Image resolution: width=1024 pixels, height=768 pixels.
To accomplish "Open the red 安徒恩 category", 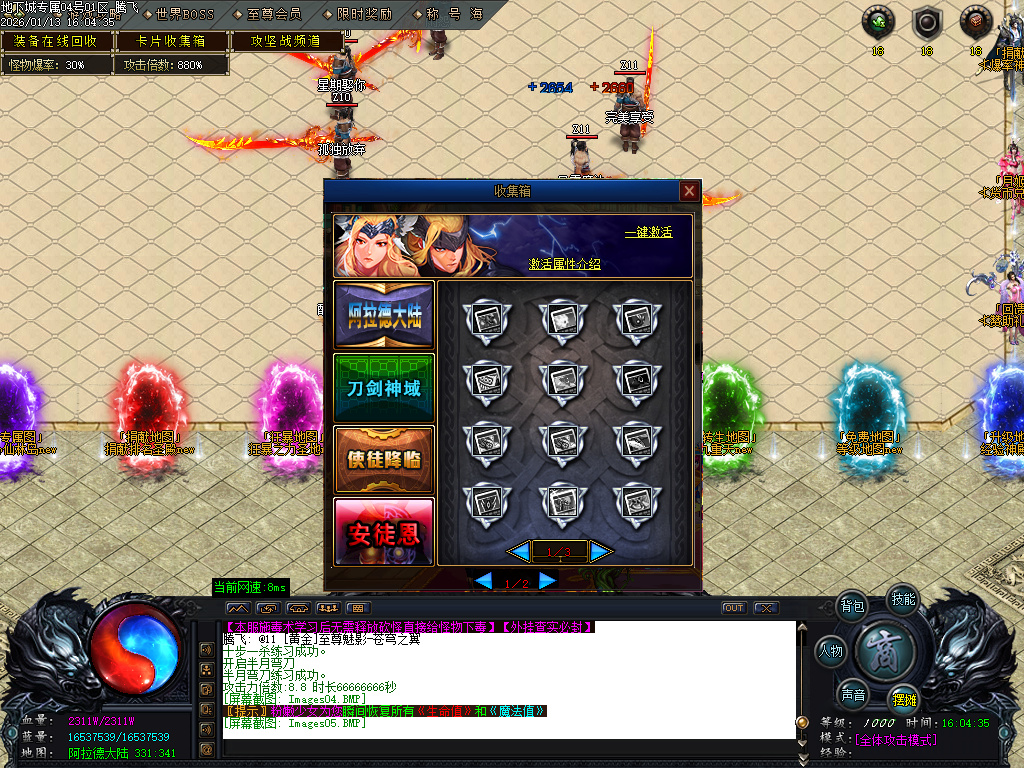I will [x=384, y=531].
